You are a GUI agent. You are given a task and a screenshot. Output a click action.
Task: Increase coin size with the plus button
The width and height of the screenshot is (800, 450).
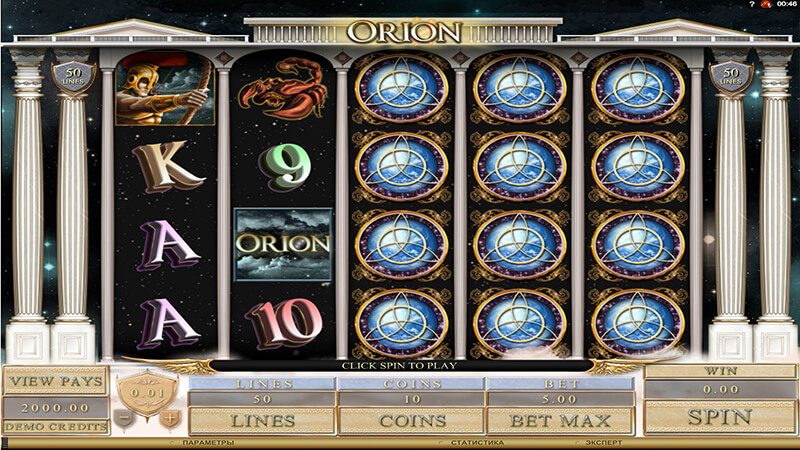172,417
